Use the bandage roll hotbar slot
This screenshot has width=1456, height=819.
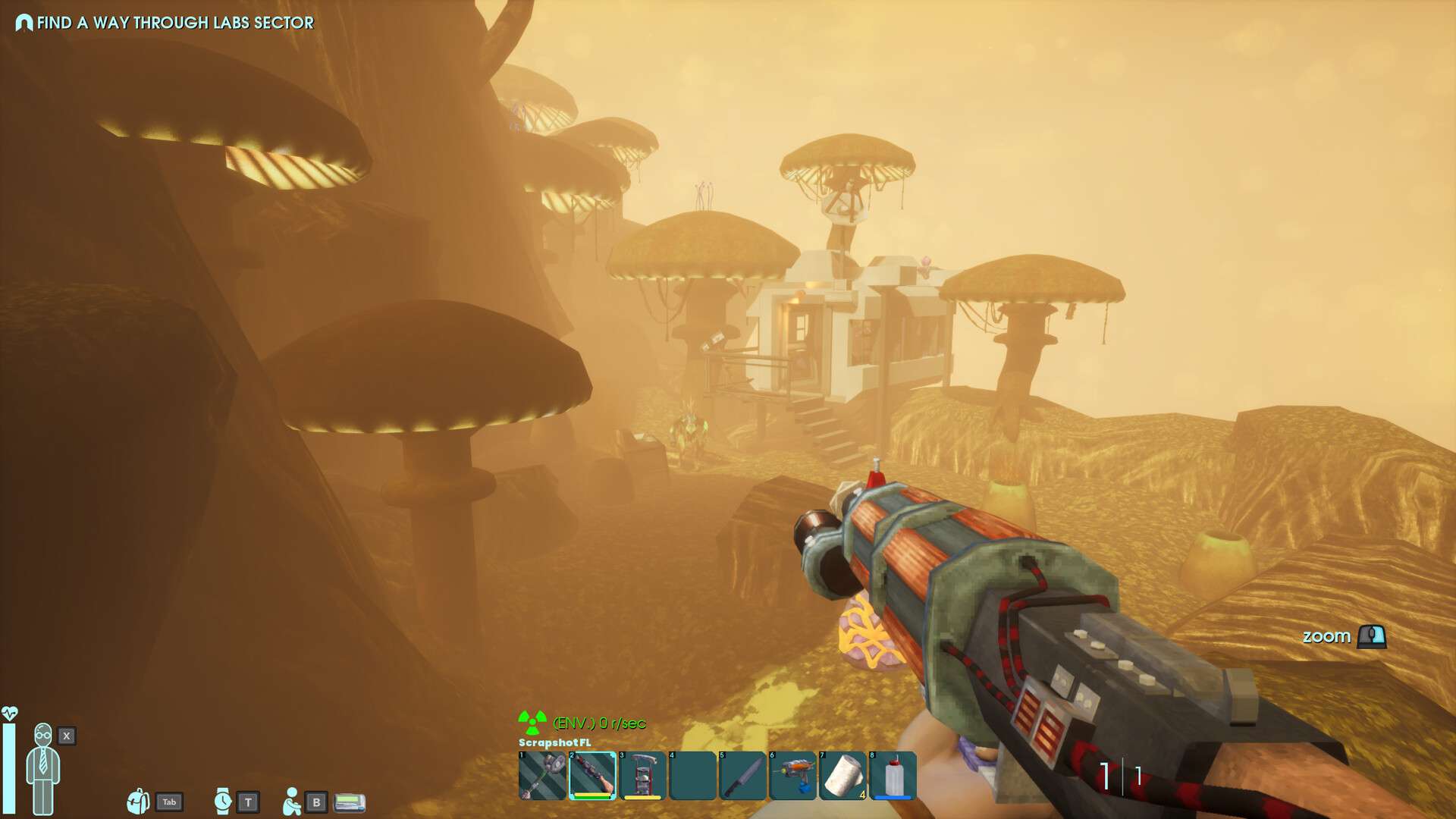843,776
